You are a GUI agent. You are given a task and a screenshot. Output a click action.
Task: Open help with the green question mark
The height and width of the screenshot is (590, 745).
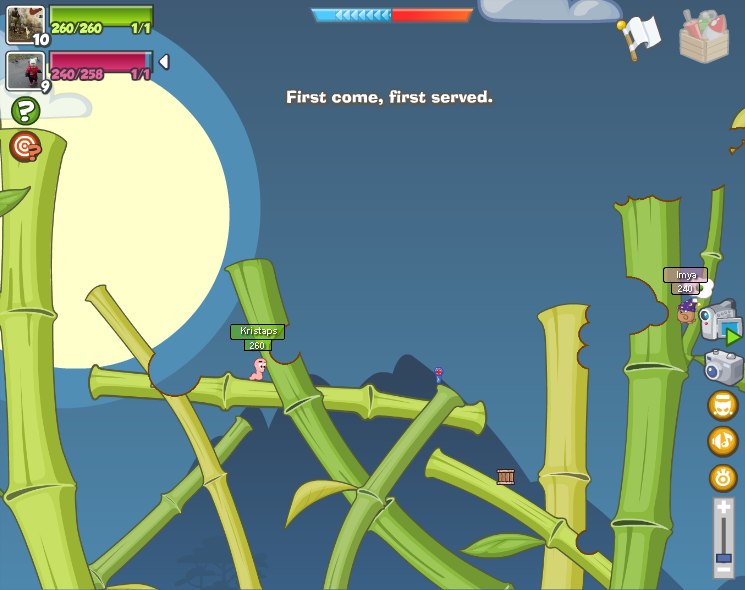25,110
